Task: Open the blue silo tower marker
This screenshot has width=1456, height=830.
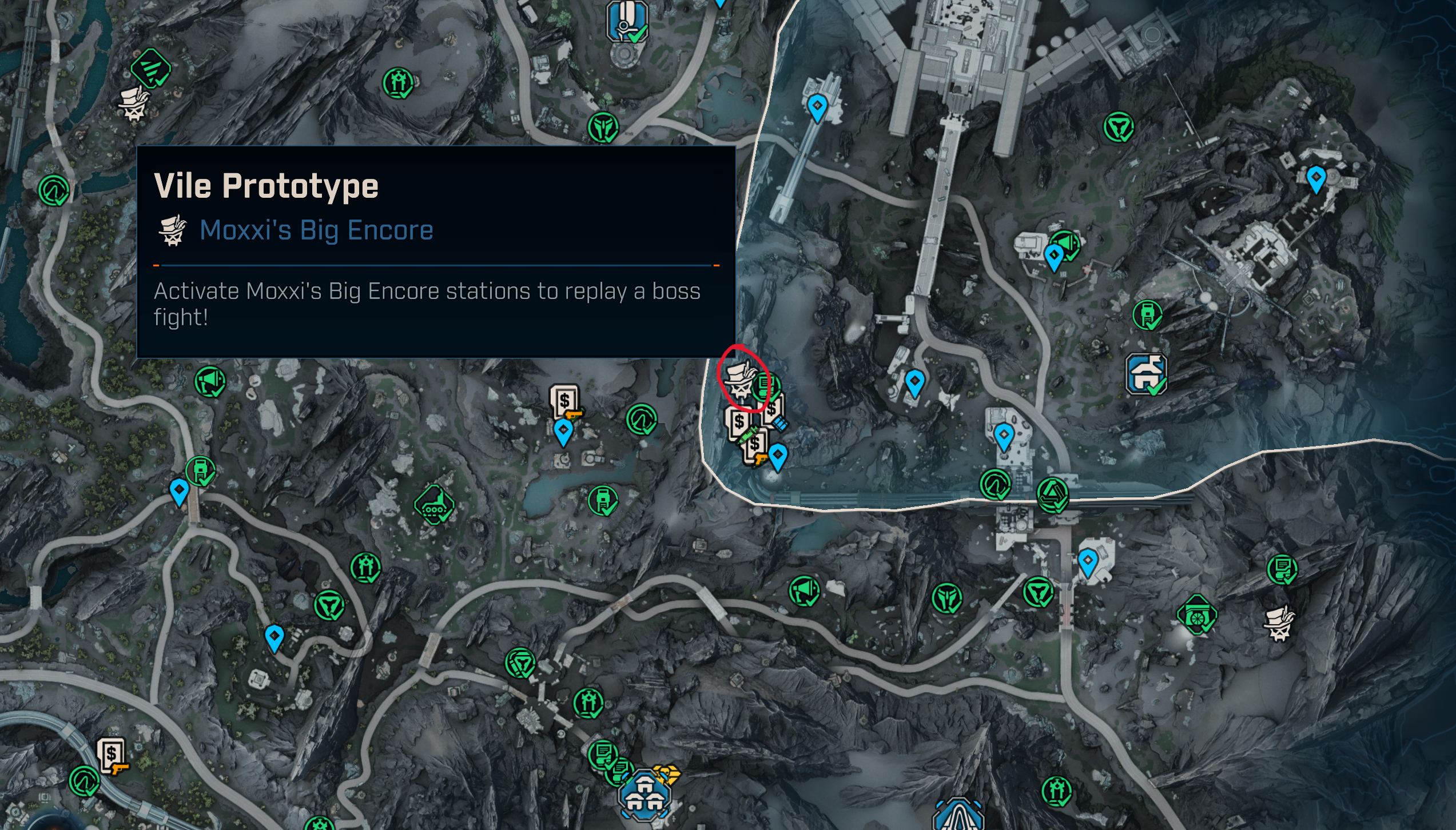Action: [x=627, y=21]
